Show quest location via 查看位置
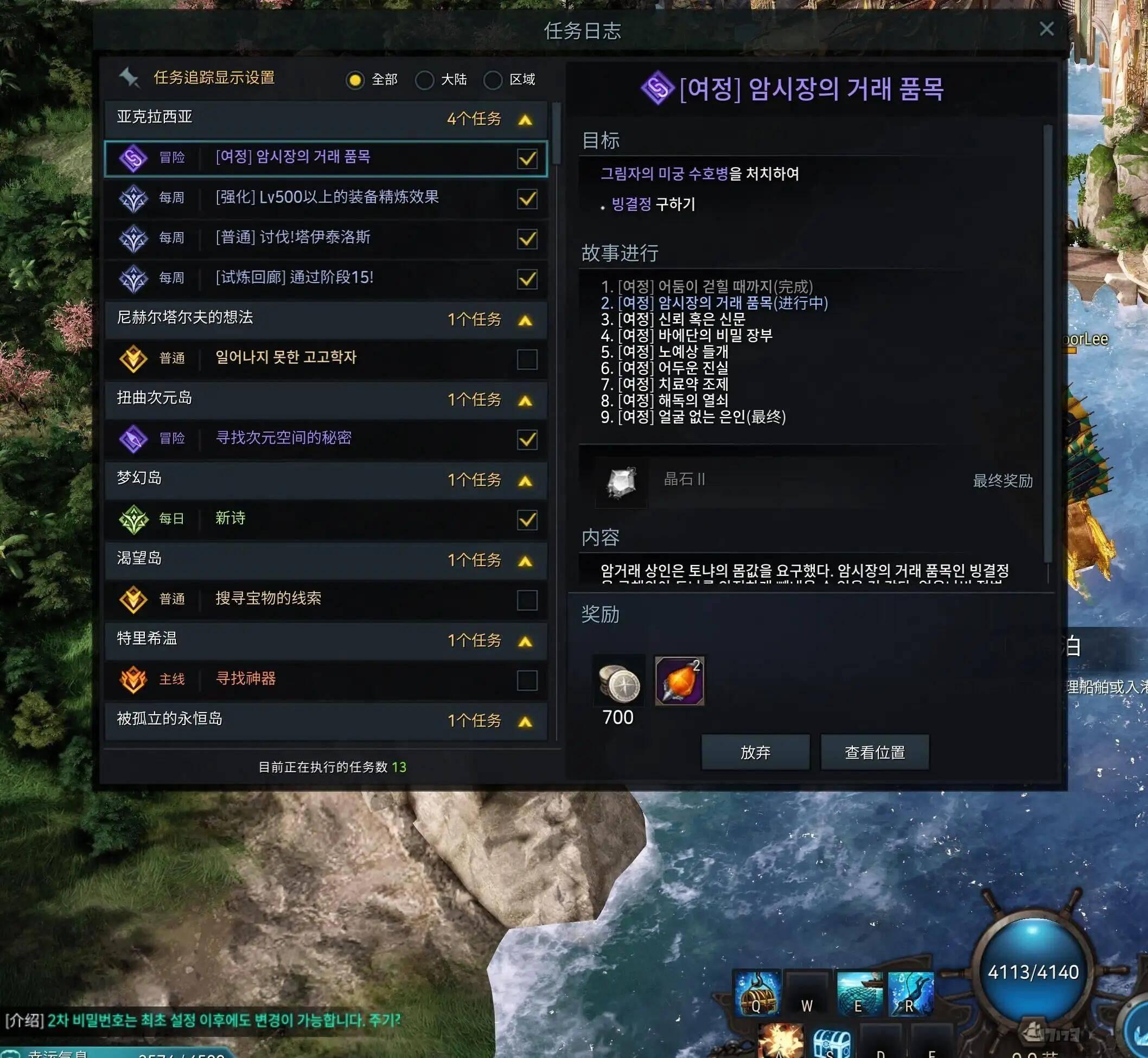This screenshot has width=1148, height=1058. coord(874,752)
